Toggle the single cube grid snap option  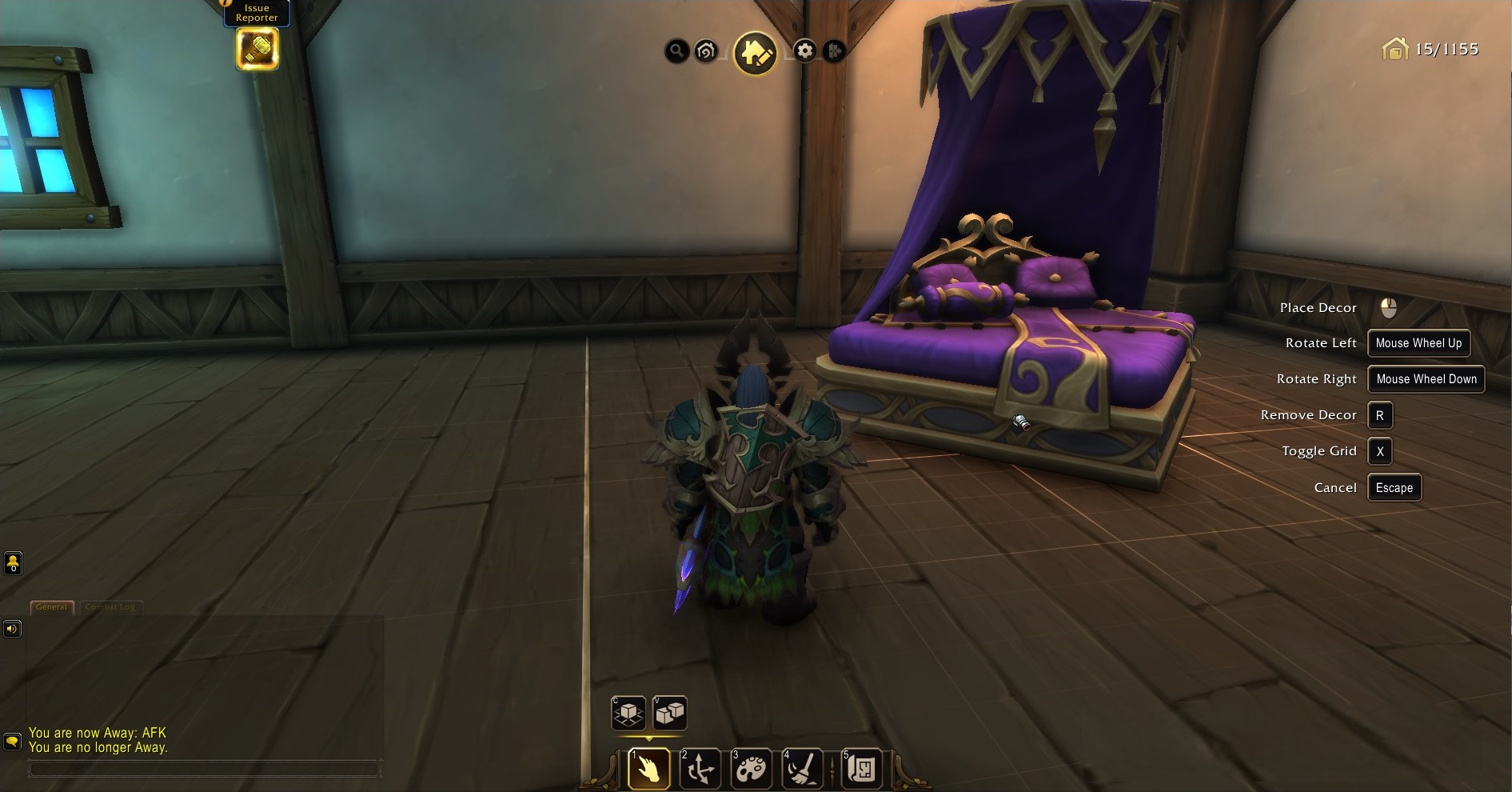(628, 712)
